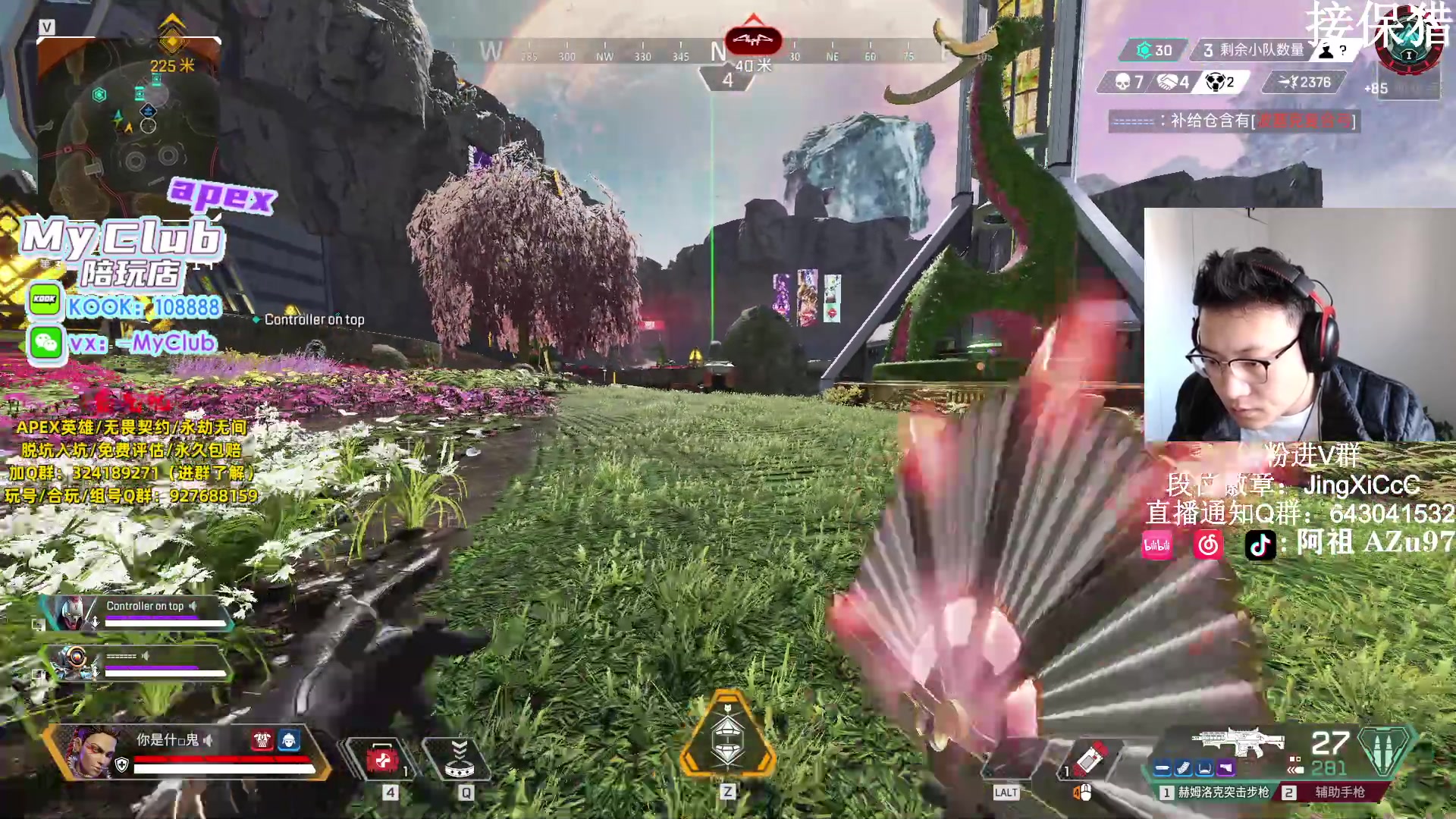Select the streamer webcam thumbnail
1456x819 pixels.
(x=1298, y=325)
